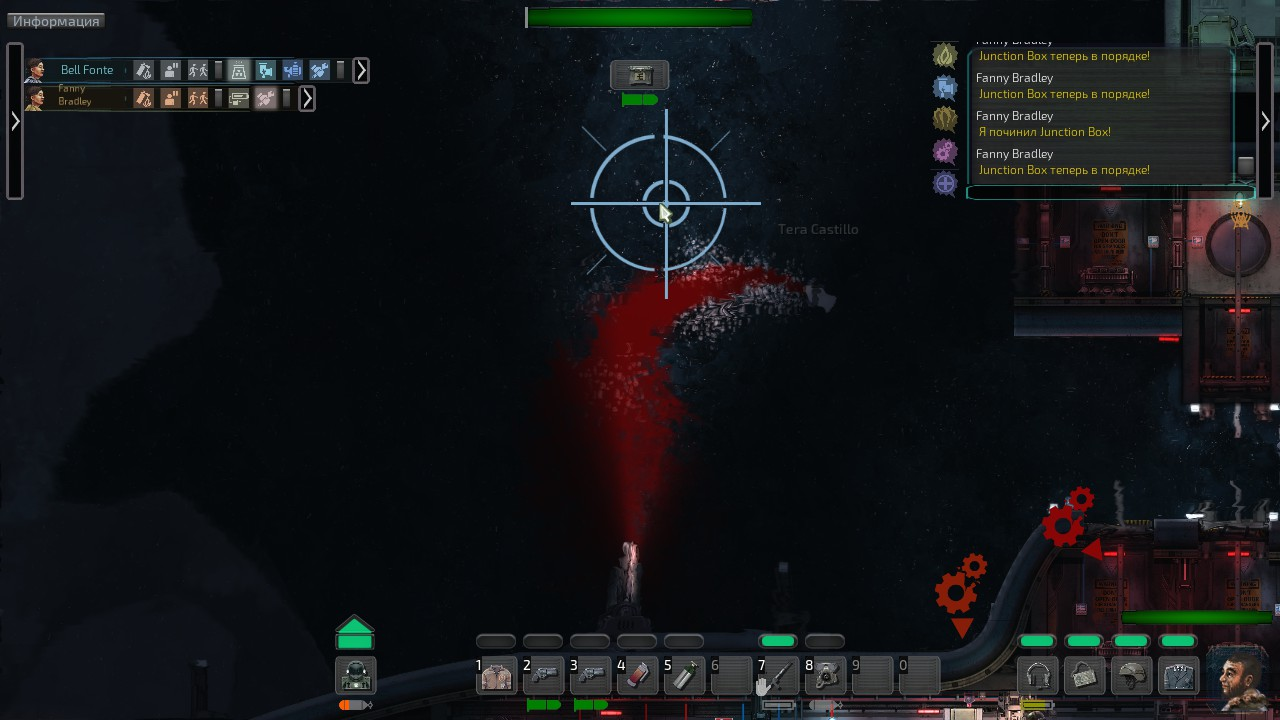
Task: Select the revolver in hotbar slot 3
Action: click(x=590, y=677)
